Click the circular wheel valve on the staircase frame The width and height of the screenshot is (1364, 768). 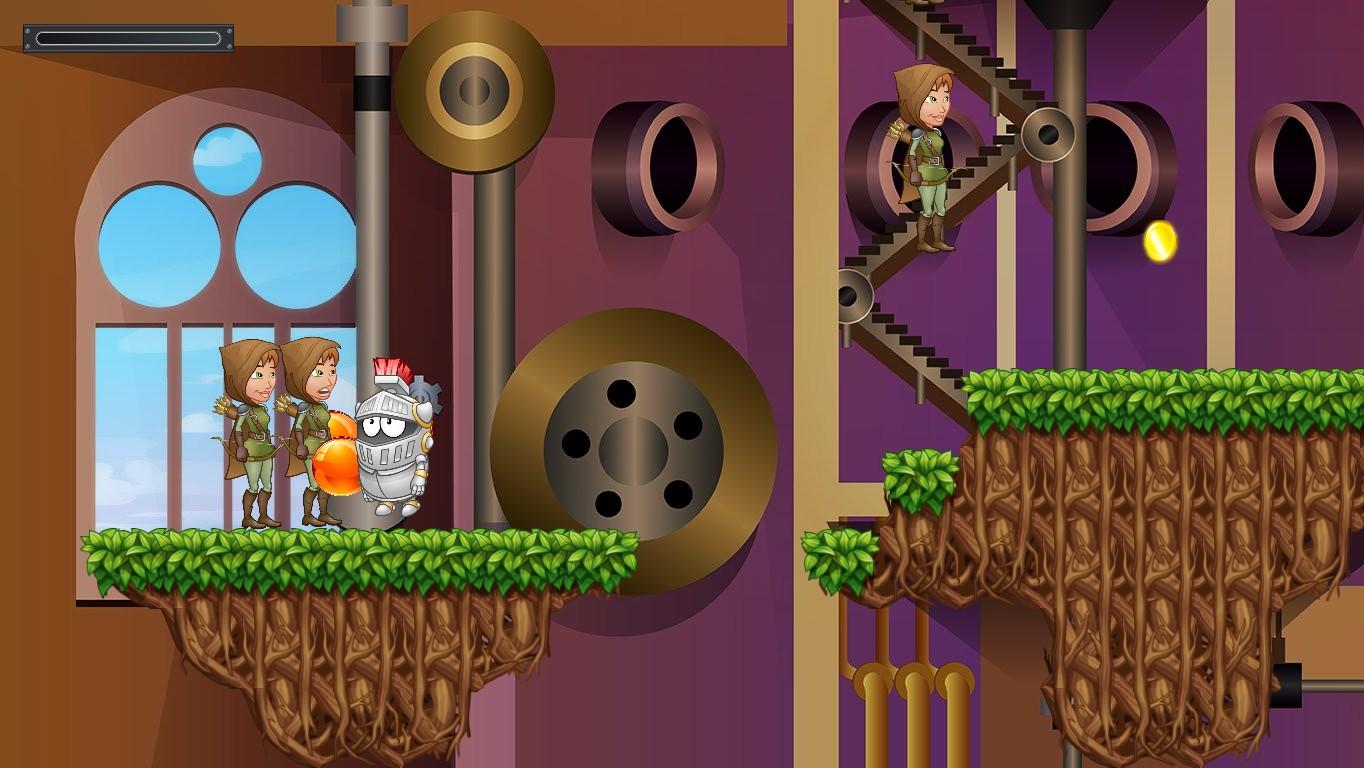(1046, 133)
